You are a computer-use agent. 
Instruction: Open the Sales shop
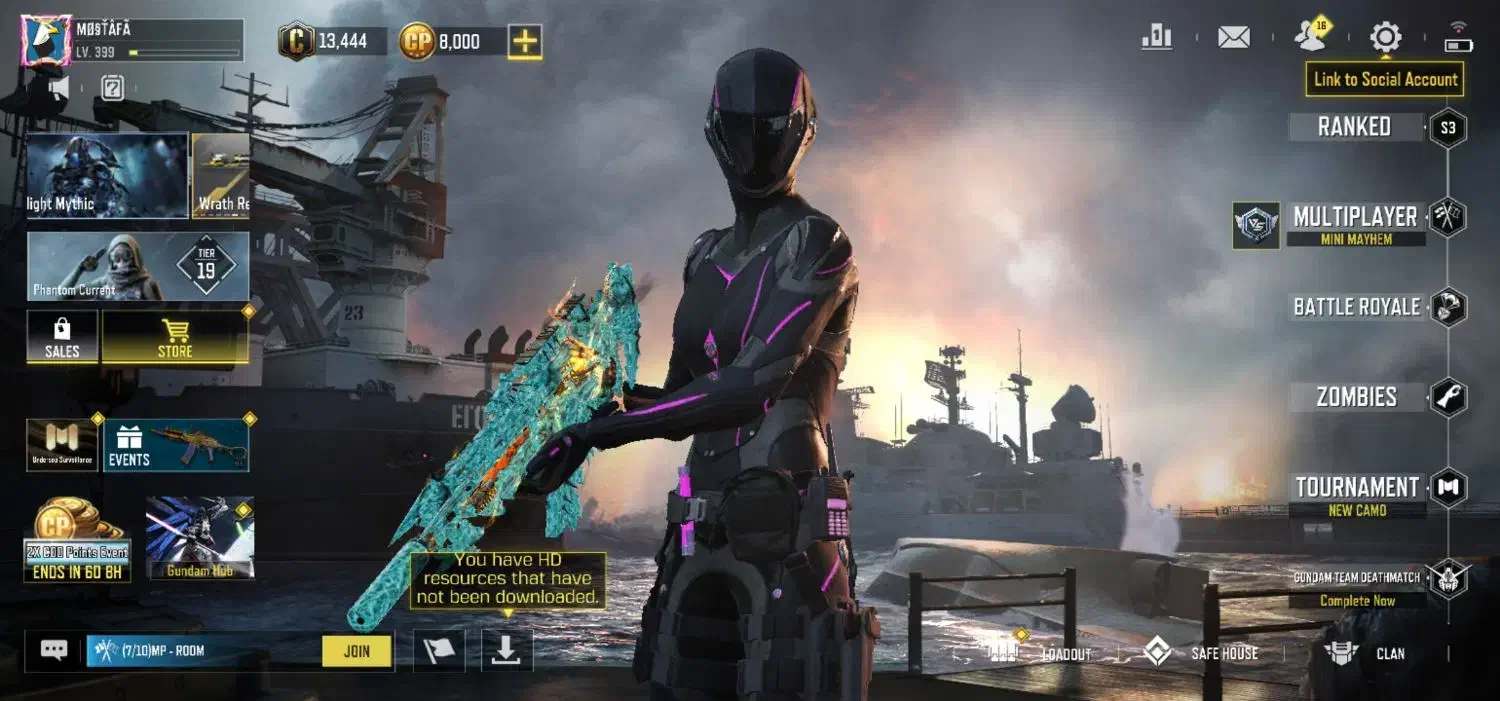coord(62,337)
